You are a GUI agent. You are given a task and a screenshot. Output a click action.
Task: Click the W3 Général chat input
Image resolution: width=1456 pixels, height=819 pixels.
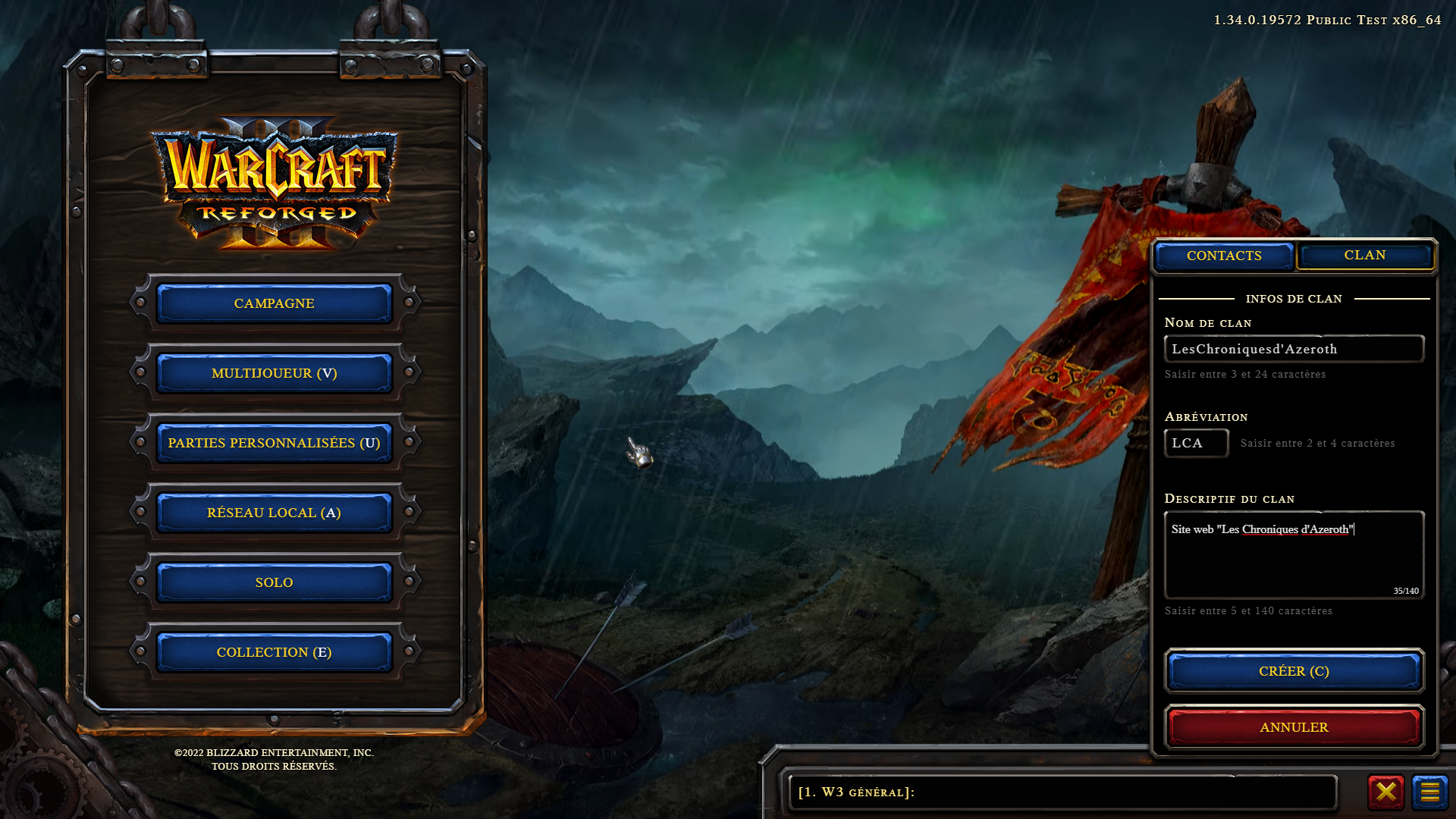pyautogui.click(x=1062, y=792)
